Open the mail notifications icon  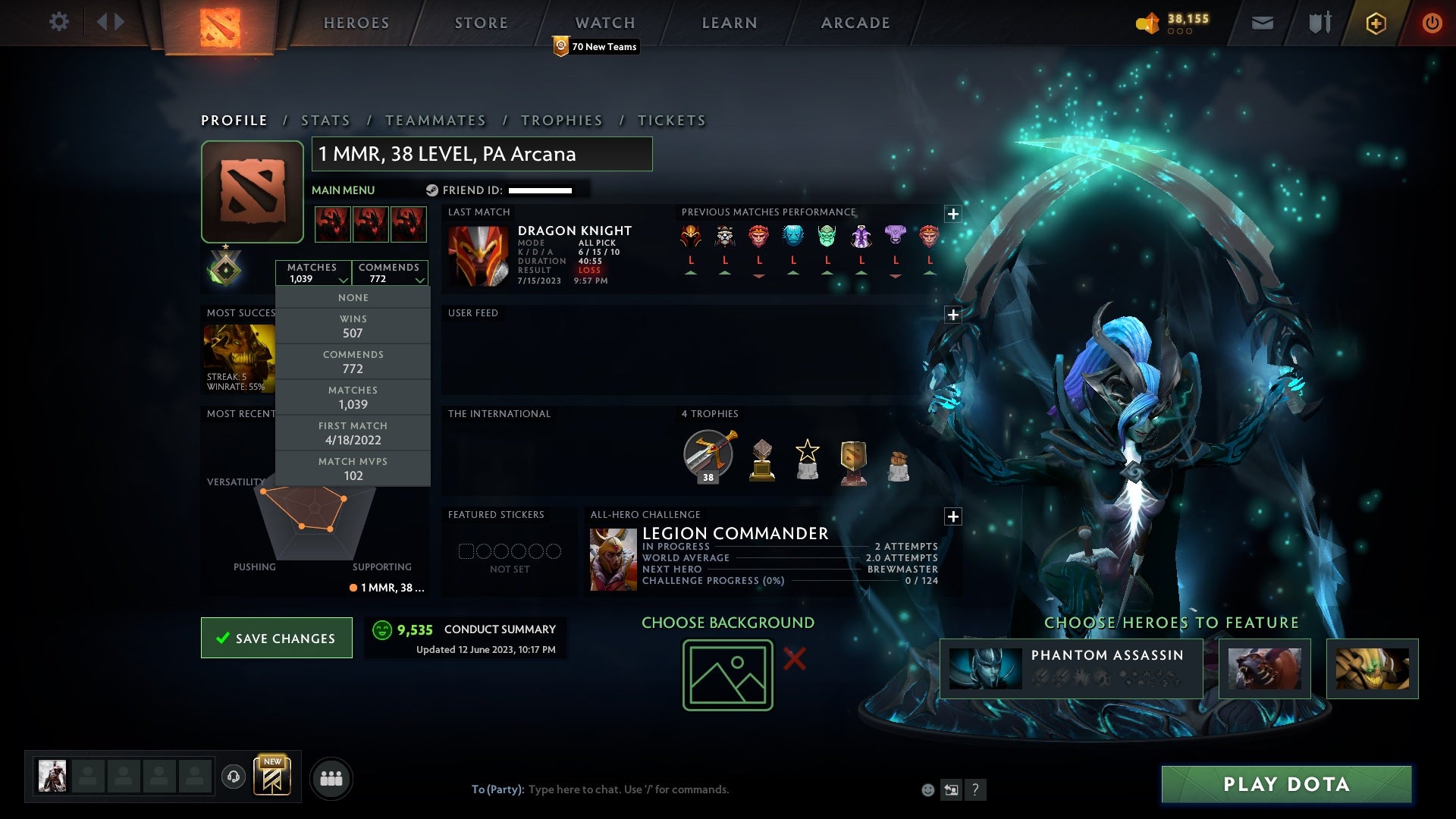coord(1263,22)
